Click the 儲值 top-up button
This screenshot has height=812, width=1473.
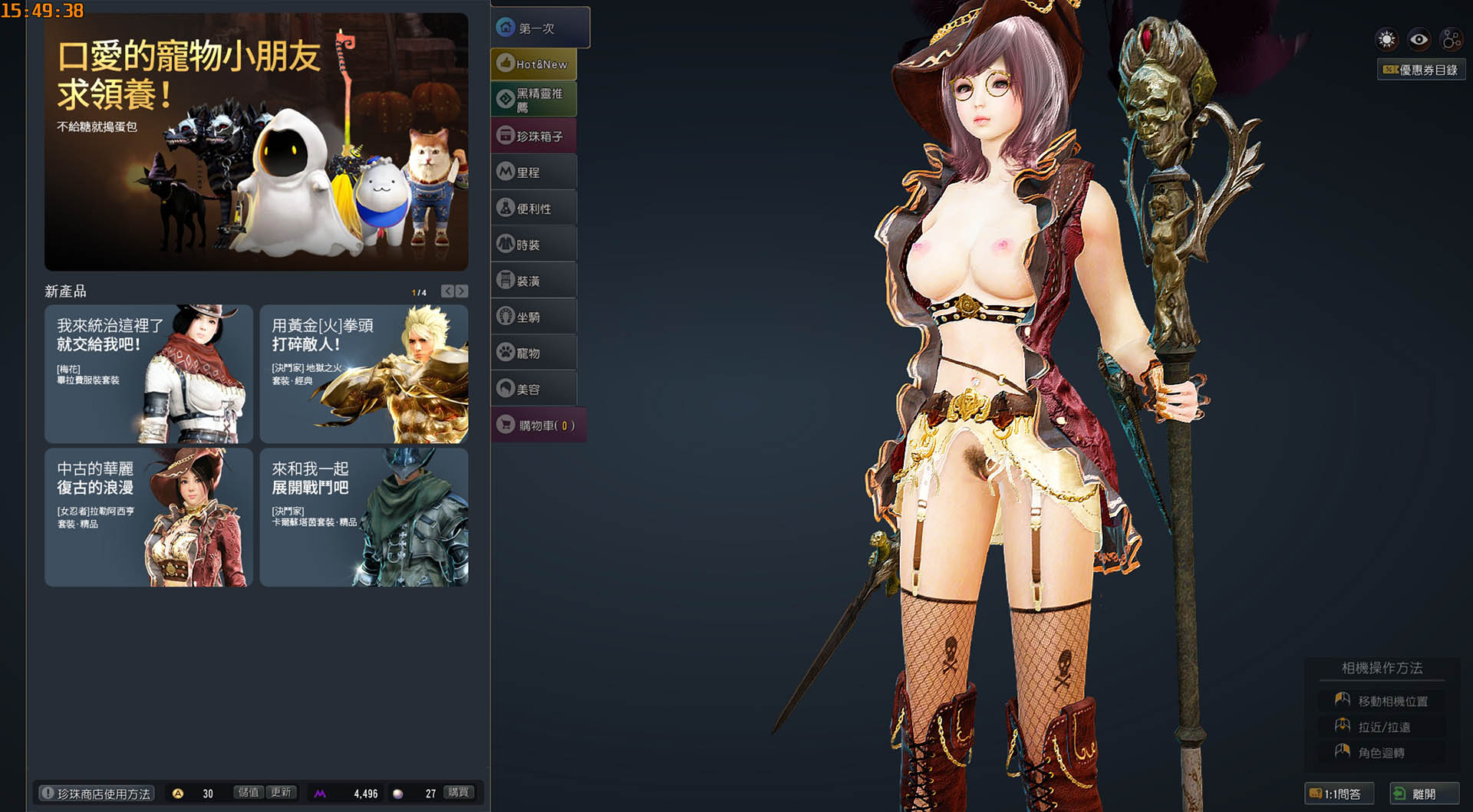248,793
